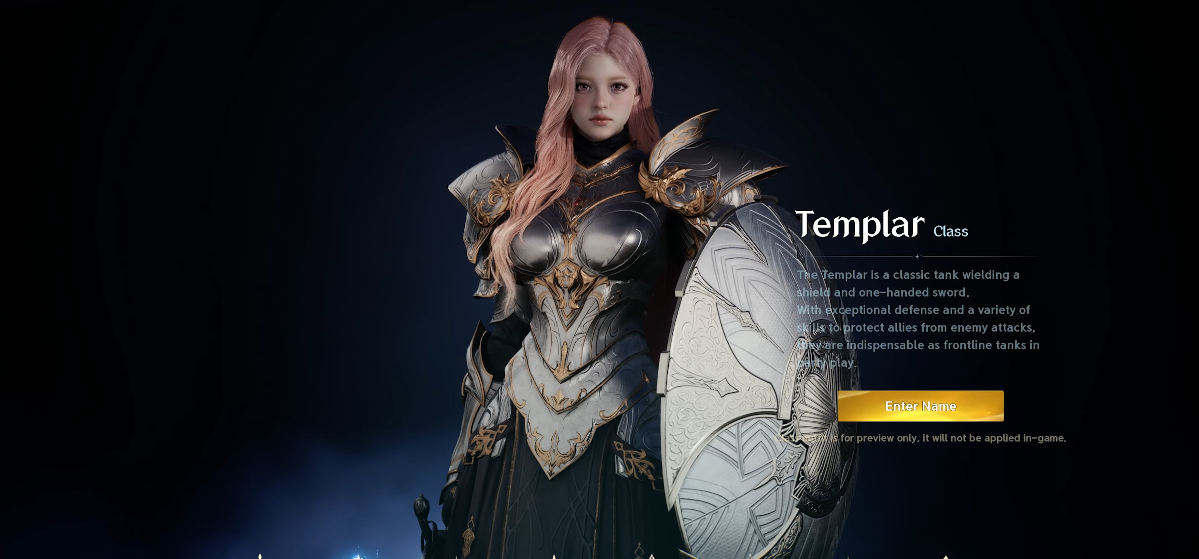1199x559 pixels.
Task: Click the golden Enter Name button
Action: (x=920, y=406)
